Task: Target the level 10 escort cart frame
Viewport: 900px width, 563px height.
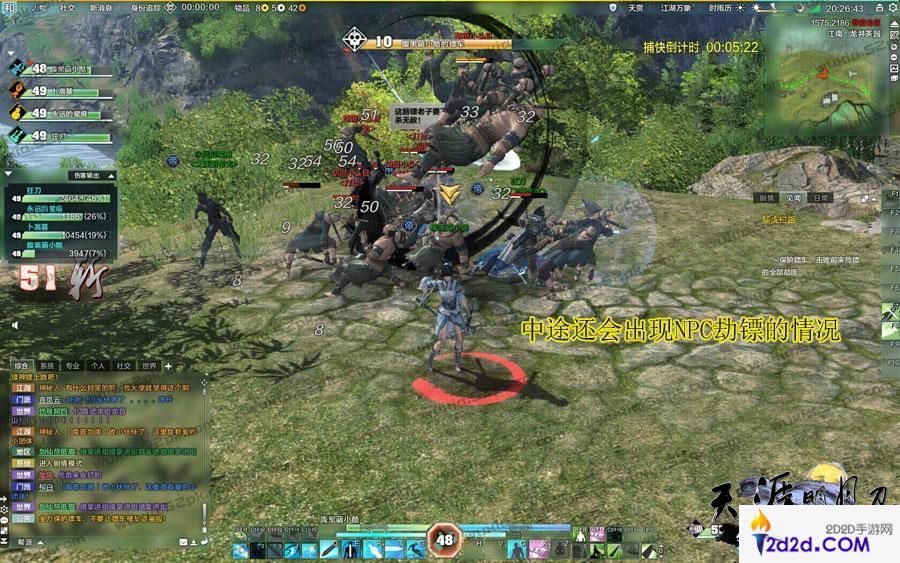Action: 430,42
